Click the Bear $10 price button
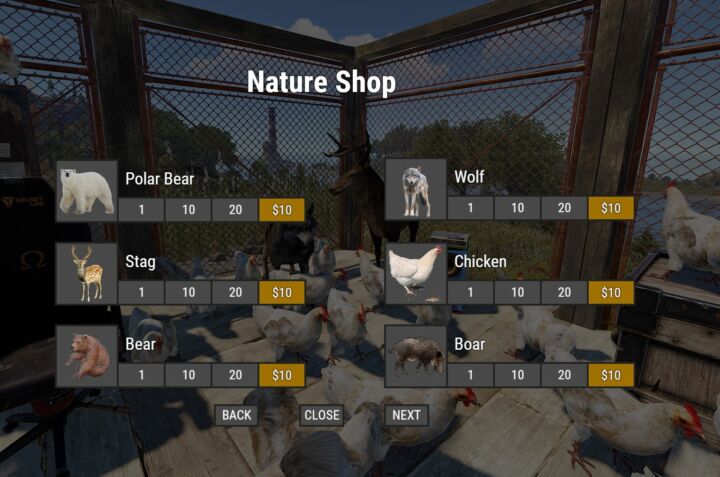This screenshot has height=477, width=720. coord(282,375)
